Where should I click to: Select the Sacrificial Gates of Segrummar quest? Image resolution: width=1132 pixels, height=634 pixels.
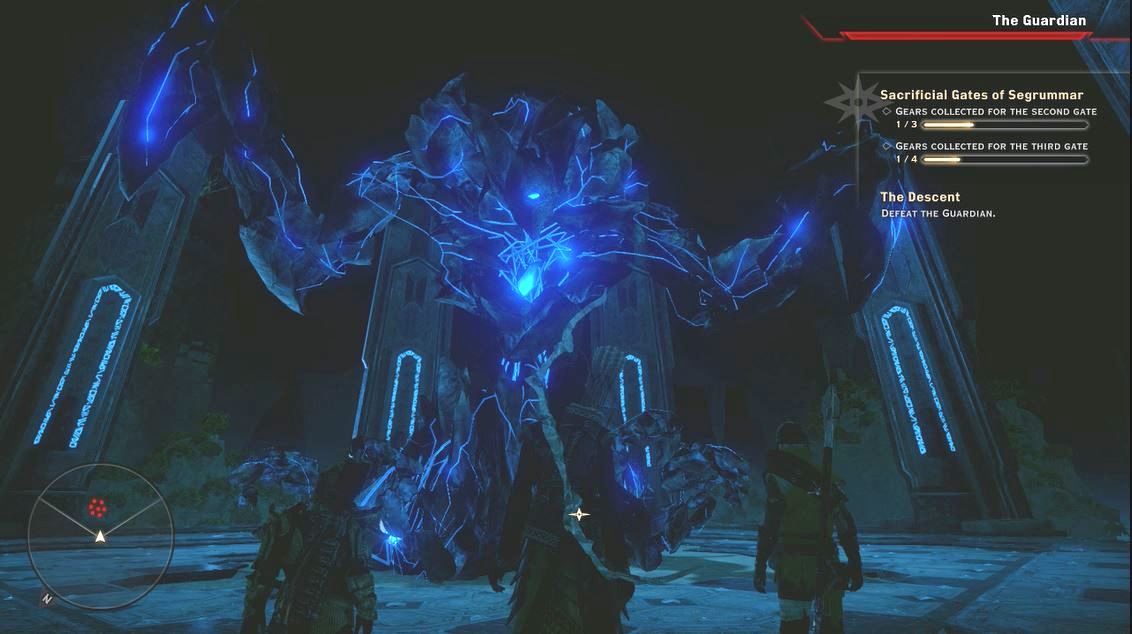point(981,95)
